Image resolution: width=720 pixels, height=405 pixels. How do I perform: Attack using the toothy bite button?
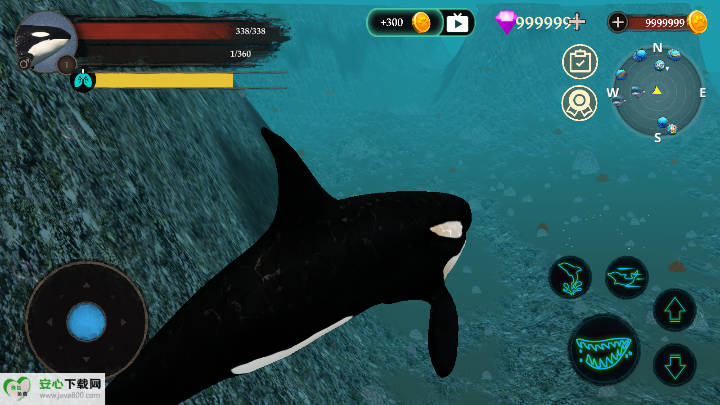click(x=604, y=350)
